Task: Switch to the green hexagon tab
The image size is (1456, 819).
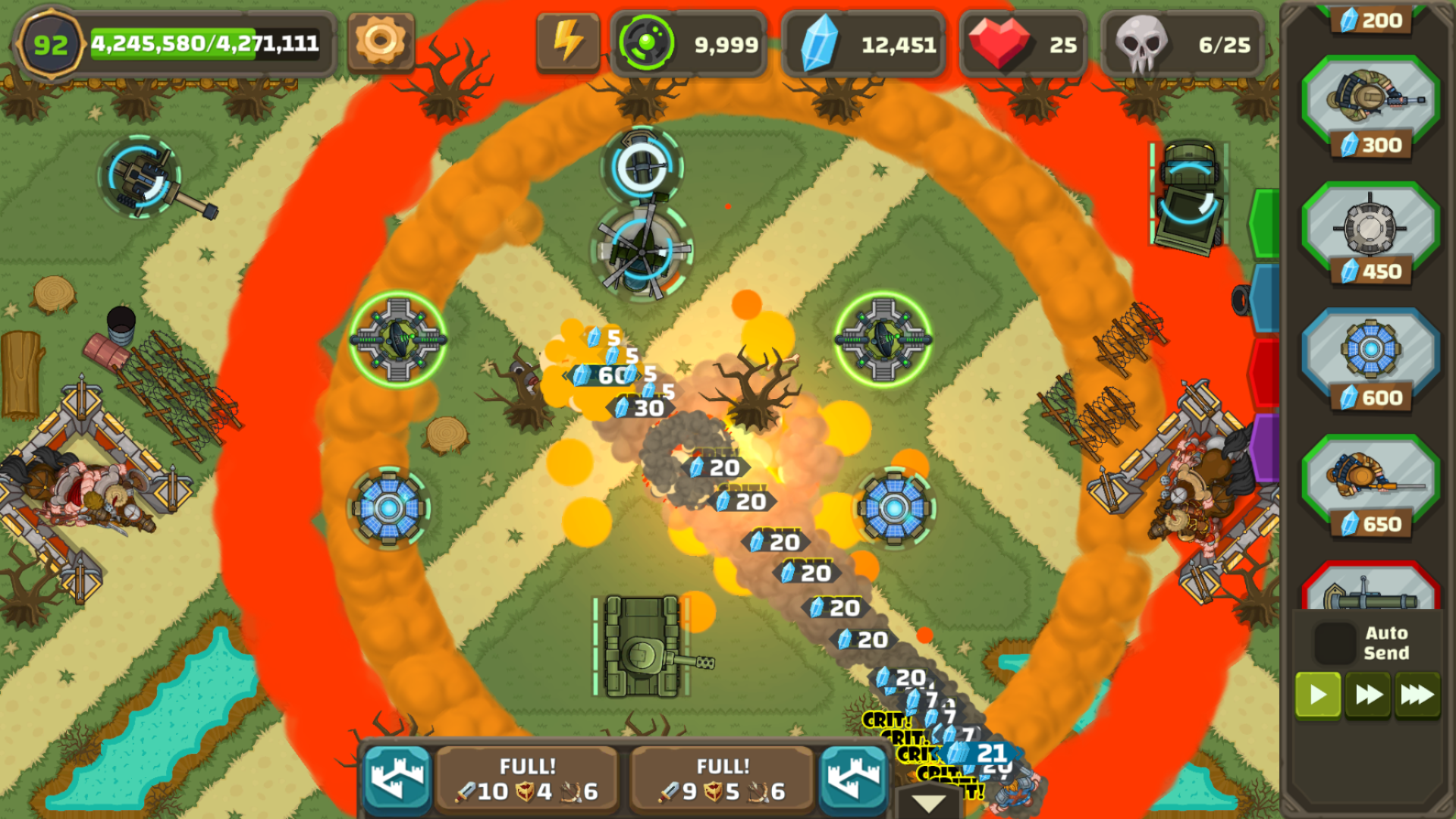Action: coord(1265,224)
